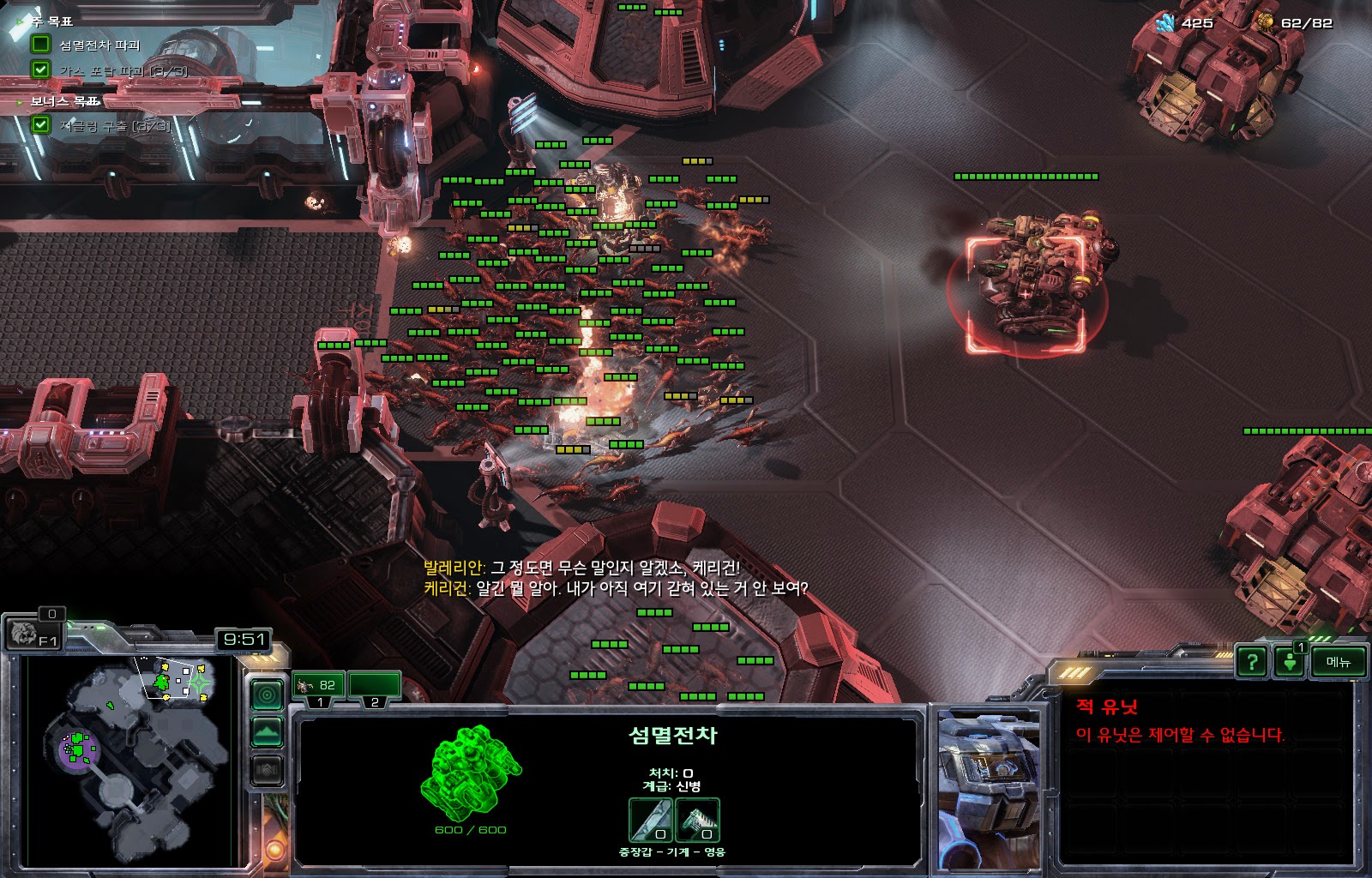Click the handshake alliance colors button
This screenshot has width=1372, height=878.
point(267,770)
